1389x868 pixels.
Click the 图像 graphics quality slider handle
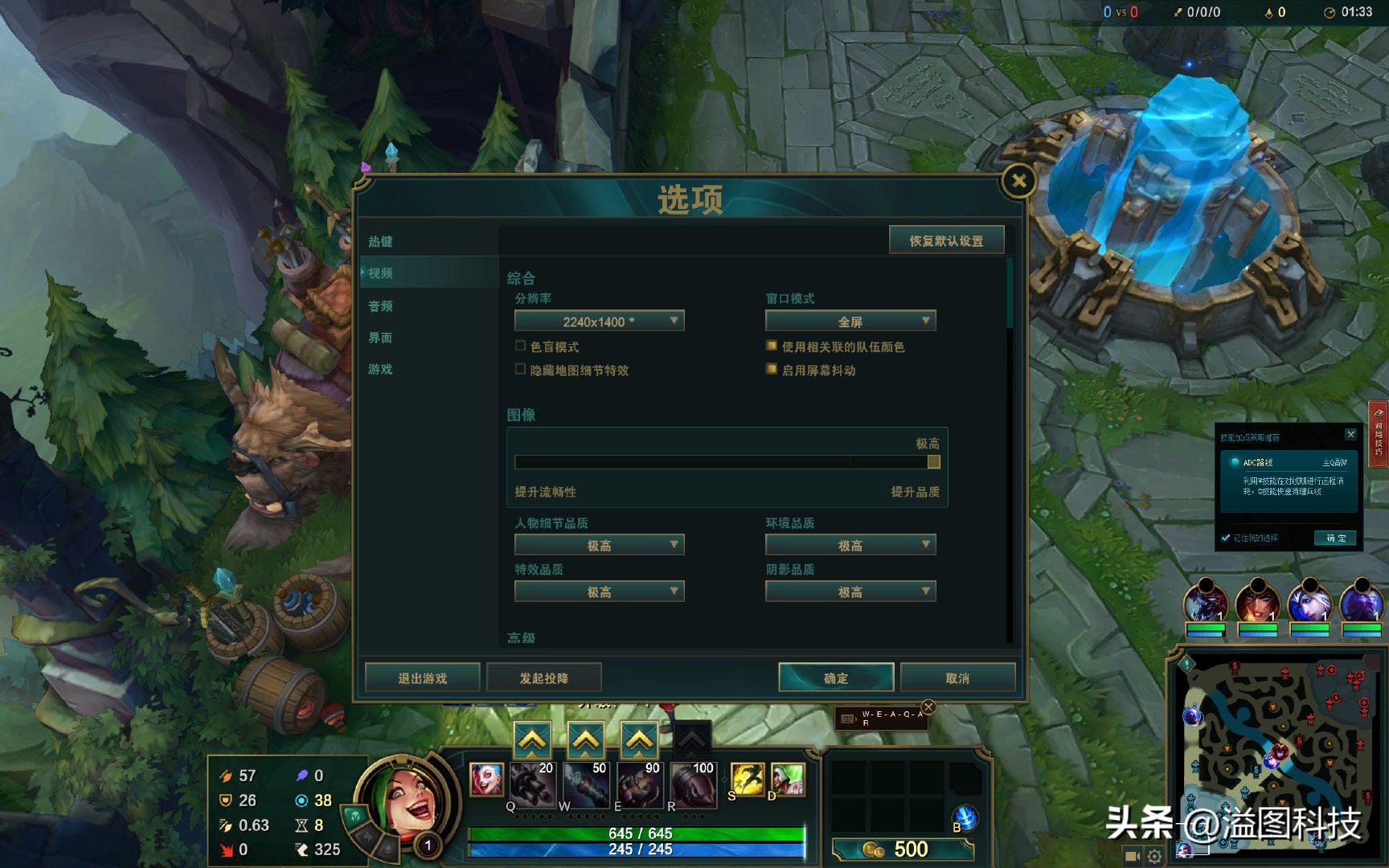(933, 462)
